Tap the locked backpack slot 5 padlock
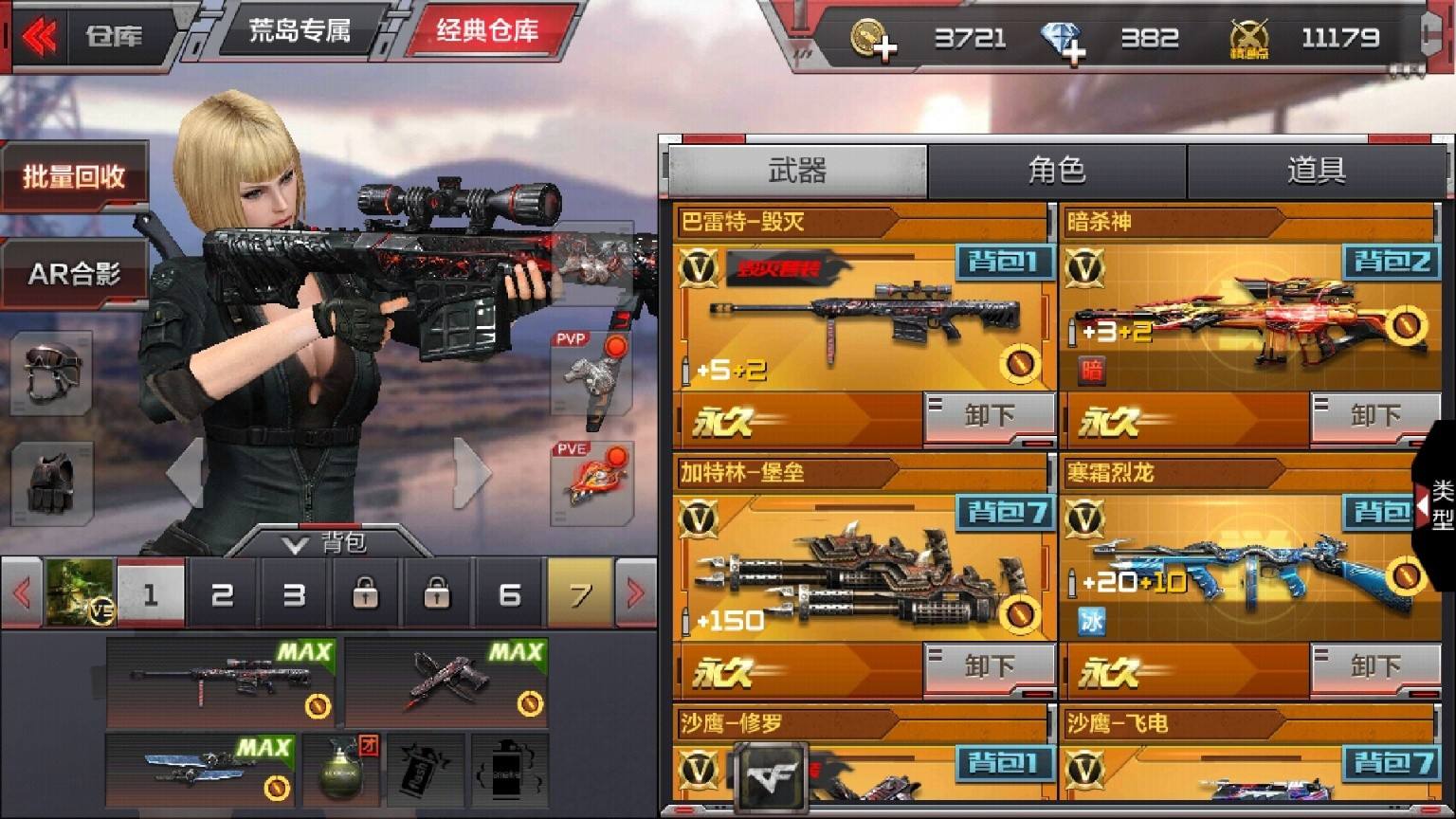The image size is (1456, 819). (x=438, y=596)
